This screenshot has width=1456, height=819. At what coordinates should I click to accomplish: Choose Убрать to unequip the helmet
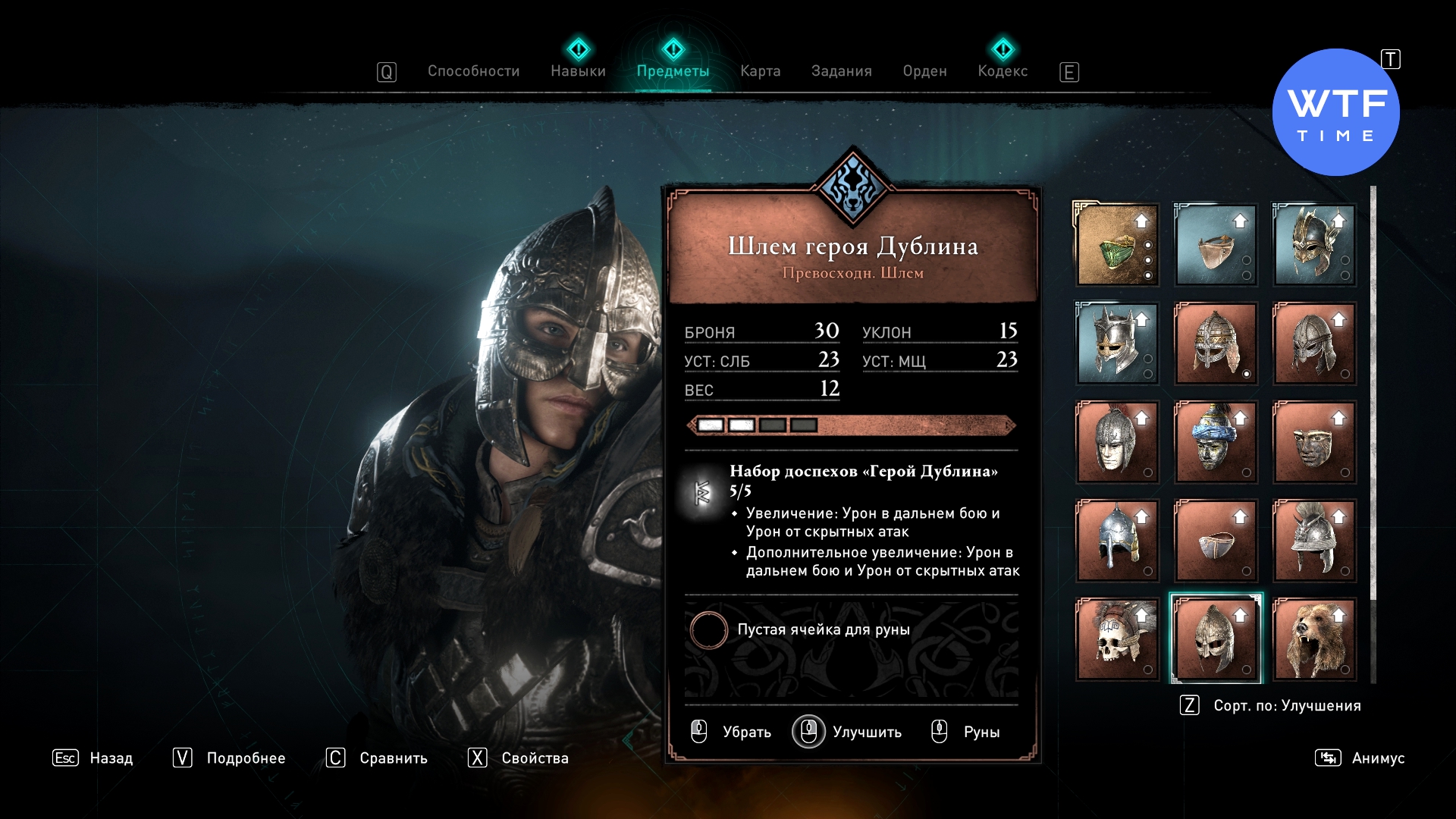(746, 733)
